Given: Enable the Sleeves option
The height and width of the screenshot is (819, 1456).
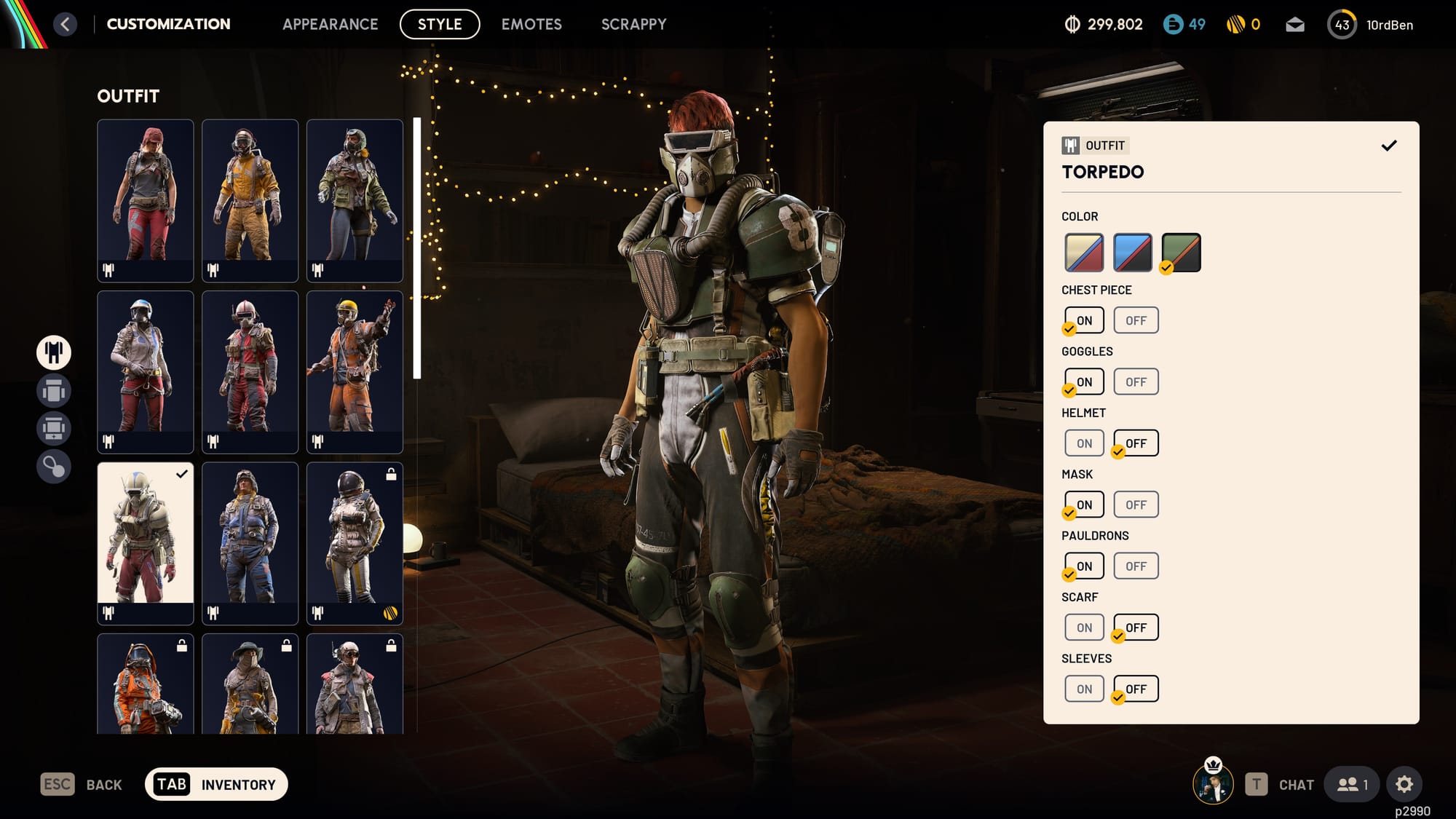Looking at the screenshot, I should tap(1084, 689).
